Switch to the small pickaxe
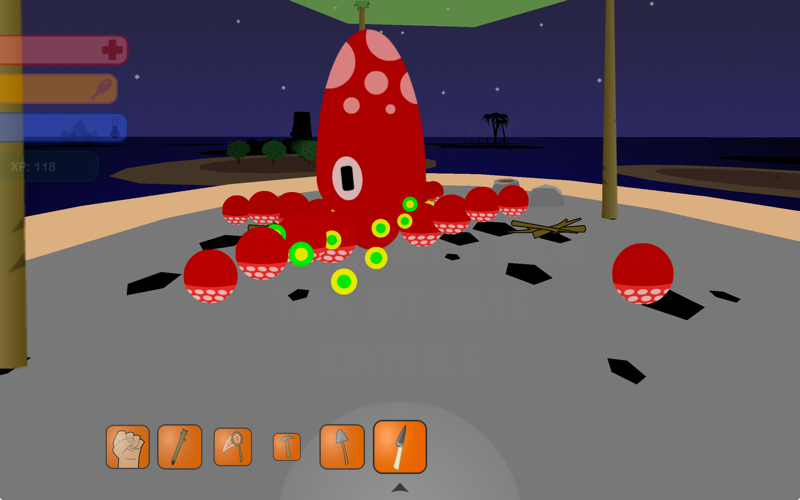Viewport: 800px width, 500px height. (x=287, y=447)
